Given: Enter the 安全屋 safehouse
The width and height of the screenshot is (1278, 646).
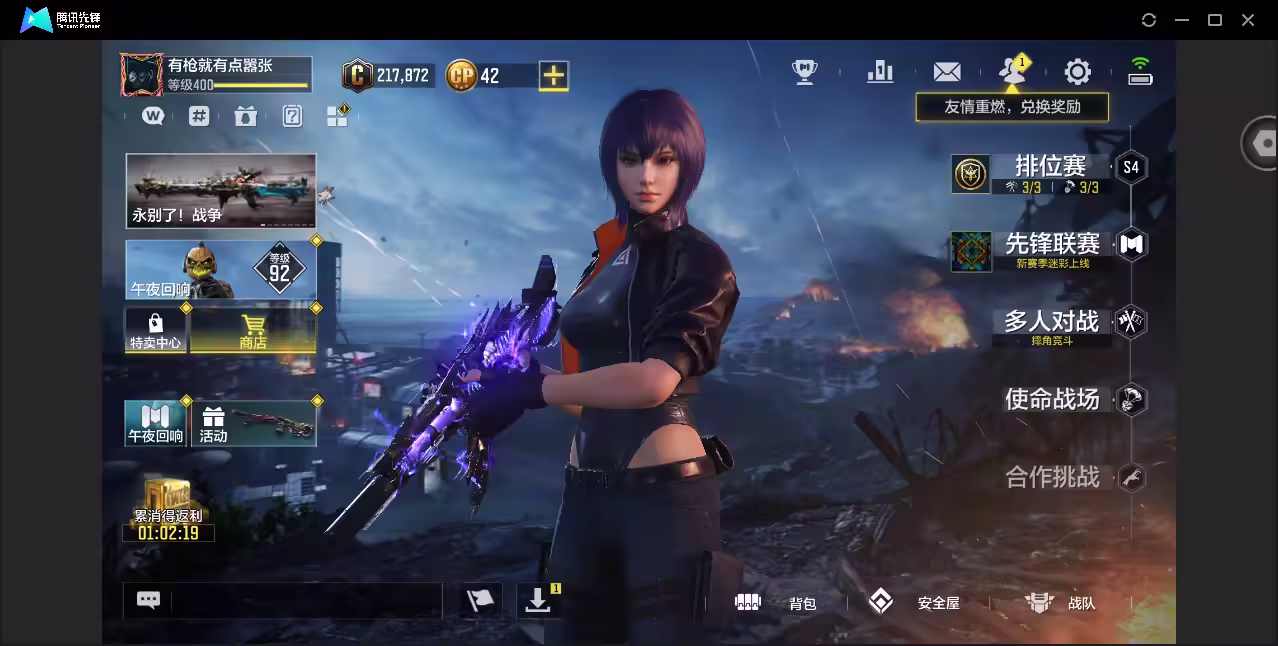Looking at the screenshot, I should [x=914, y=603].
